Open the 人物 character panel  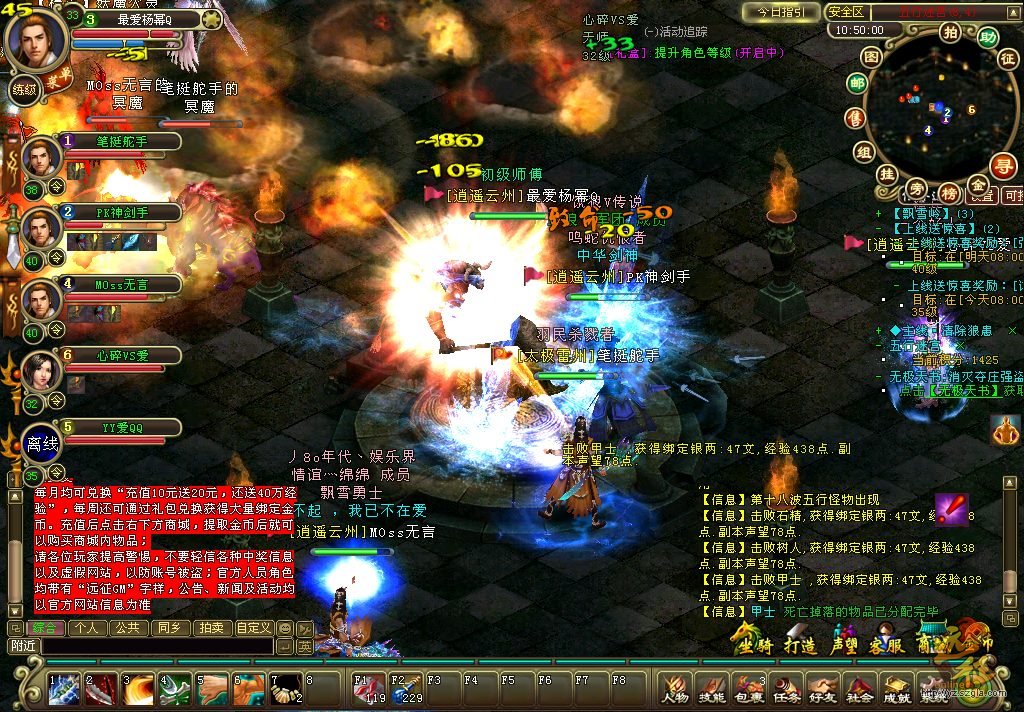(x=675, y=689)
